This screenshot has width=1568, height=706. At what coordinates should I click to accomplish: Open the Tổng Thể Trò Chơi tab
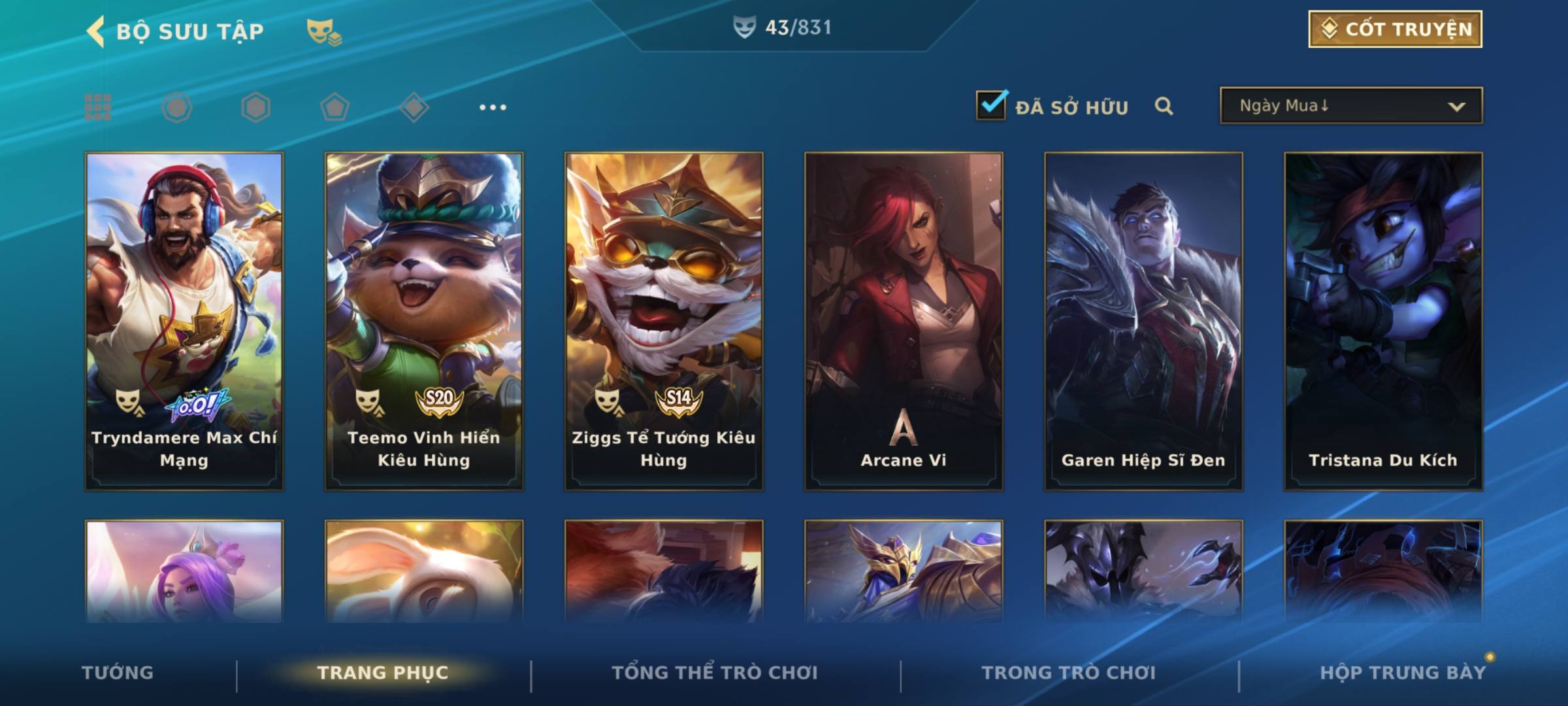715,673
